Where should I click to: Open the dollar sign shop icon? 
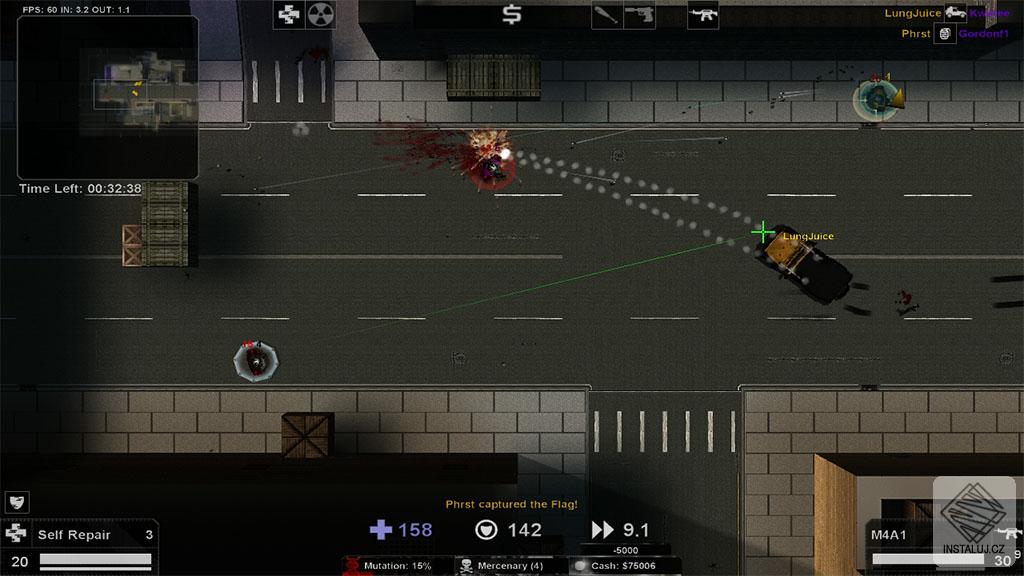click(512, 15)
